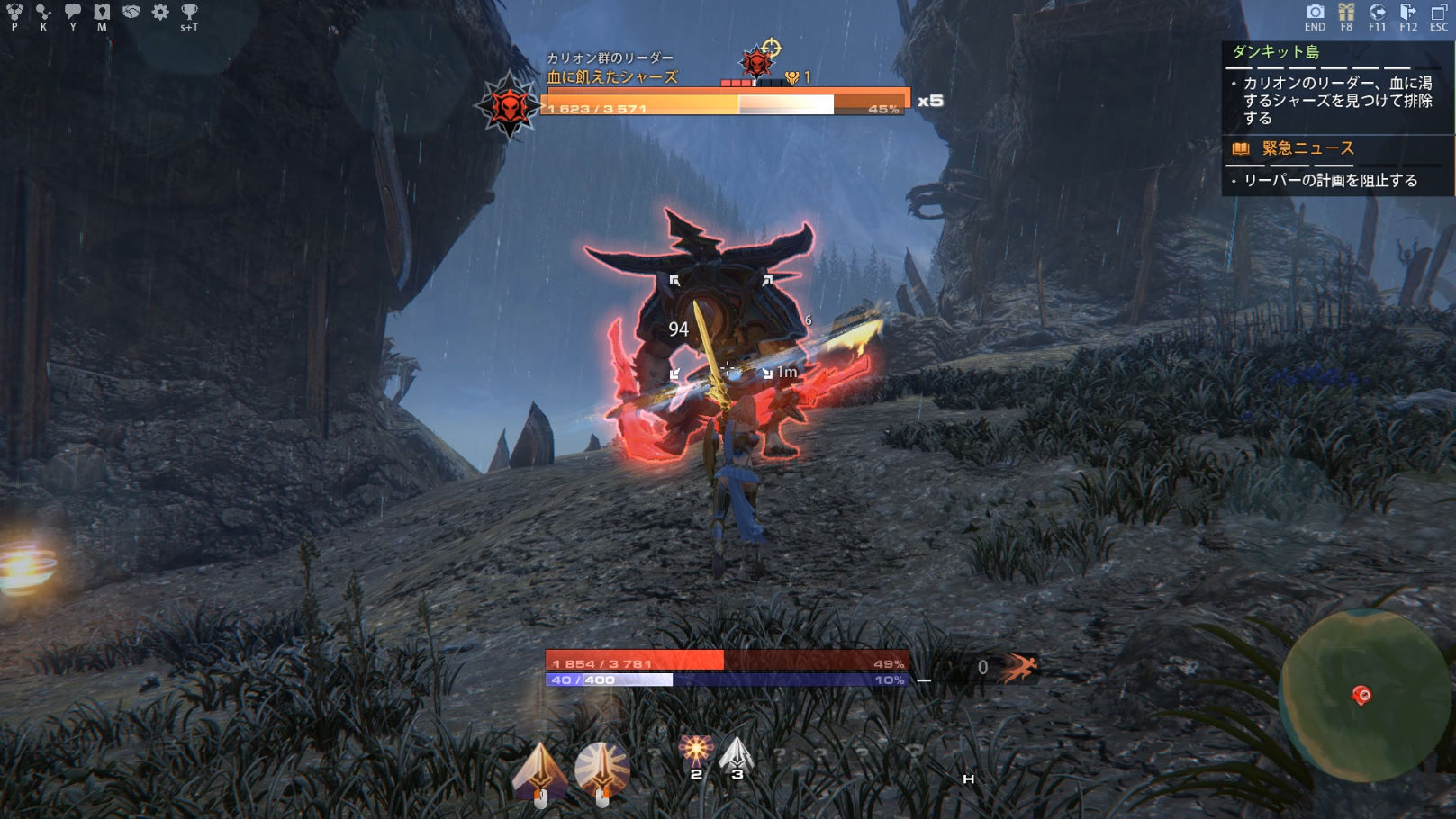Use the sunburst skill in slot 2

tap(695, 751)
